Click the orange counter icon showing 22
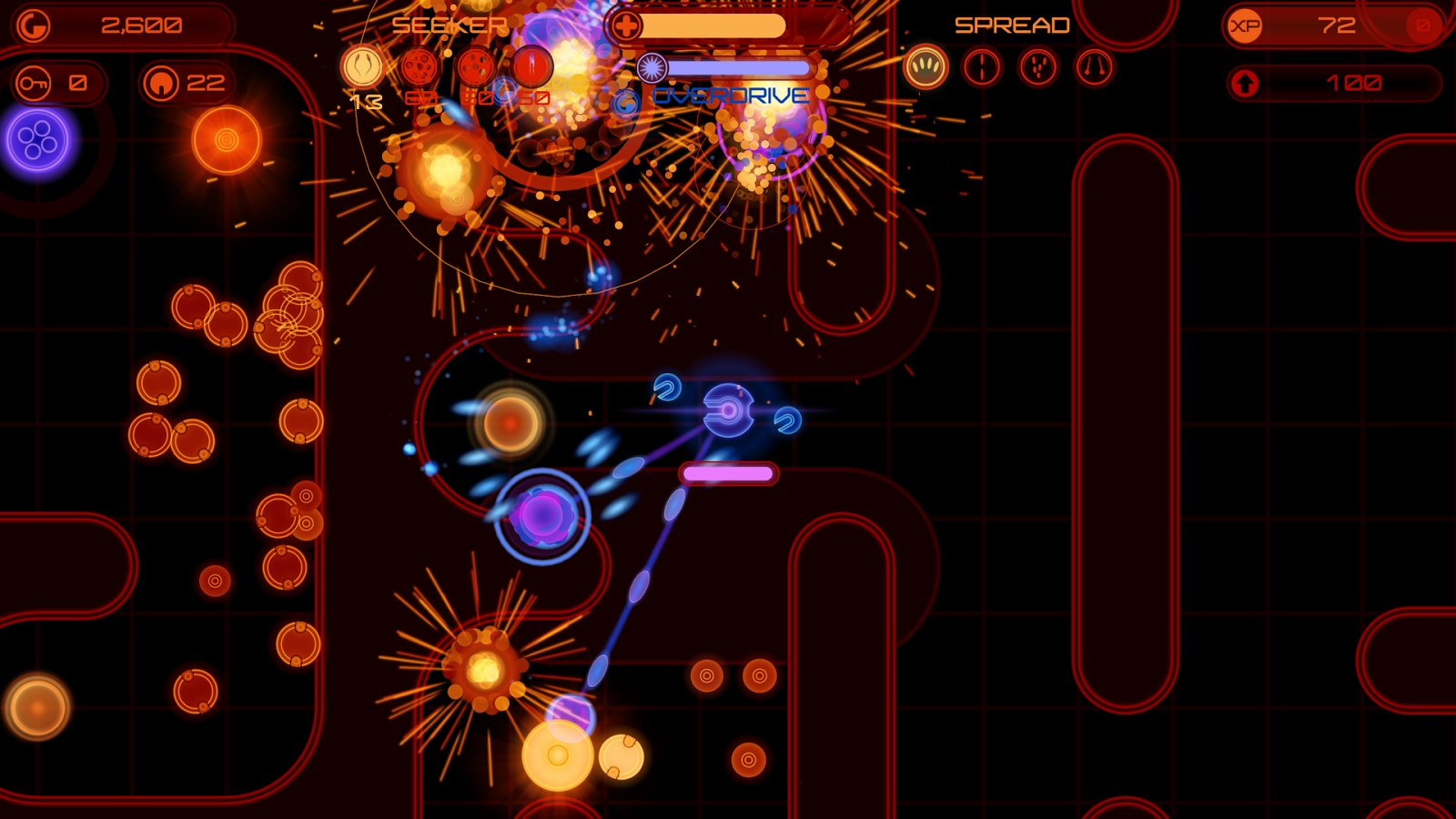The width and height of the screenshot is (1456, 819). pyautogui.click(x=162, y=83)
